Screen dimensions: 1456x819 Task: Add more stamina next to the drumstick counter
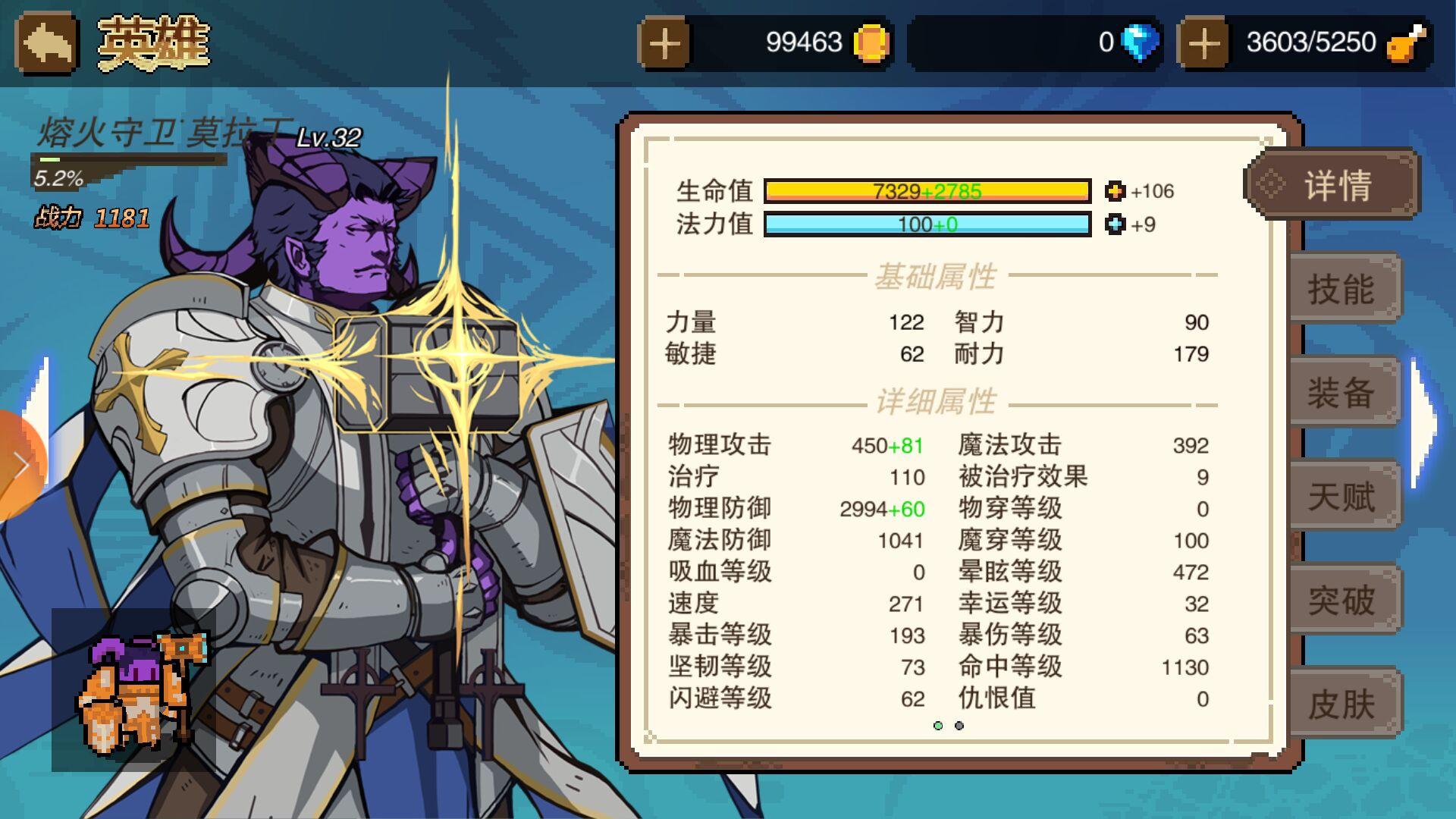coord(1203,43)
